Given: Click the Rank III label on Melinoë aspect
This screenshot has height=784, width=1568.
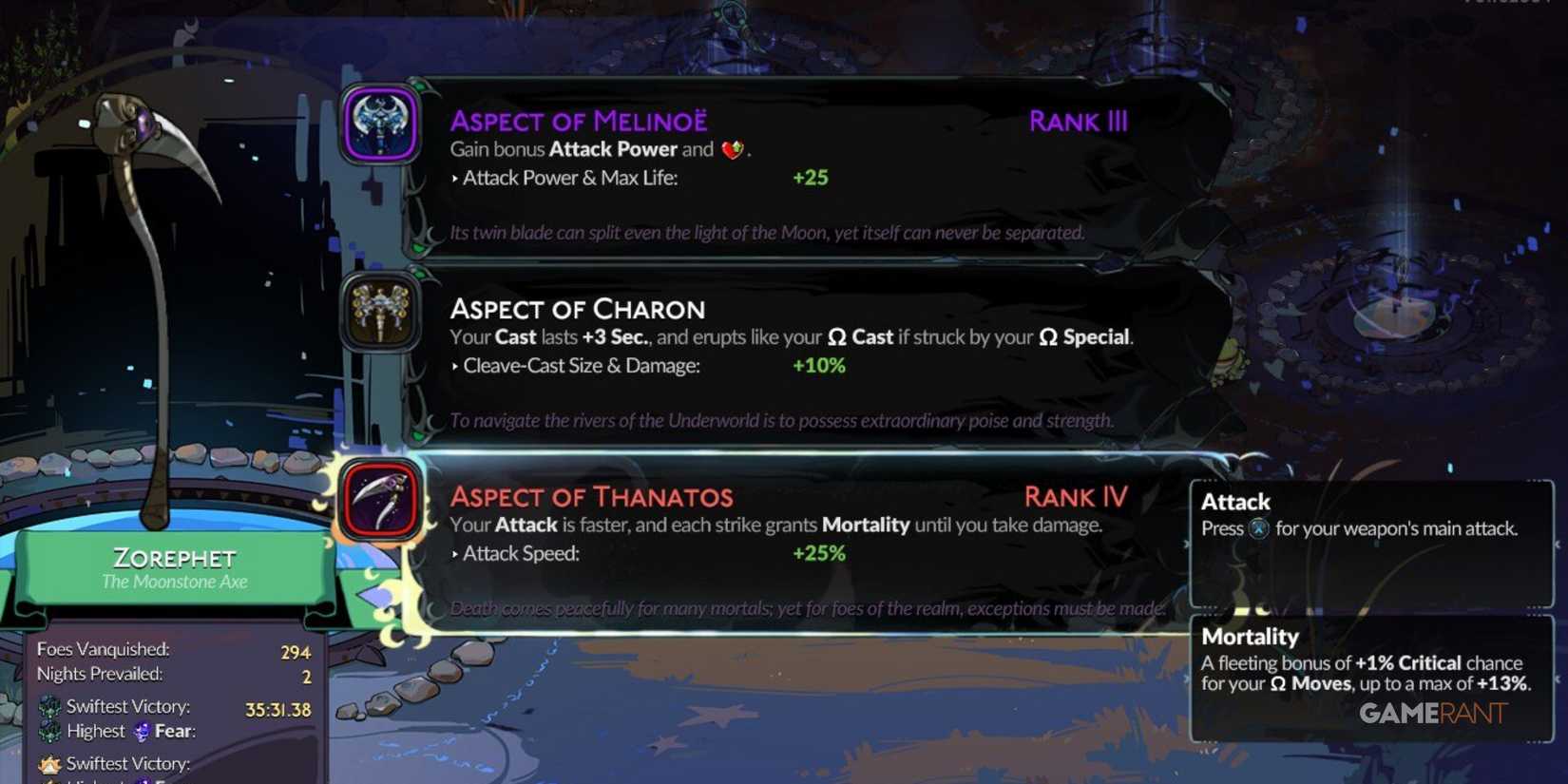Looking at the screenshot, I should click(1078, 121).
